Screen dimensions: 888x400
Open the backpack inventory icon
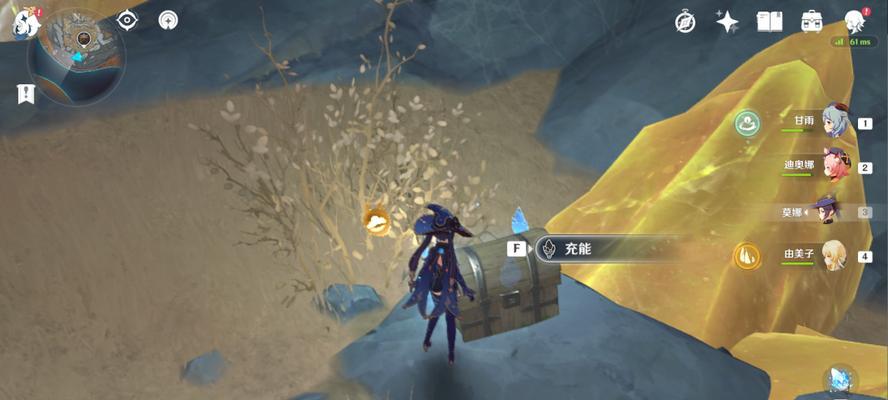coord(811,22)
